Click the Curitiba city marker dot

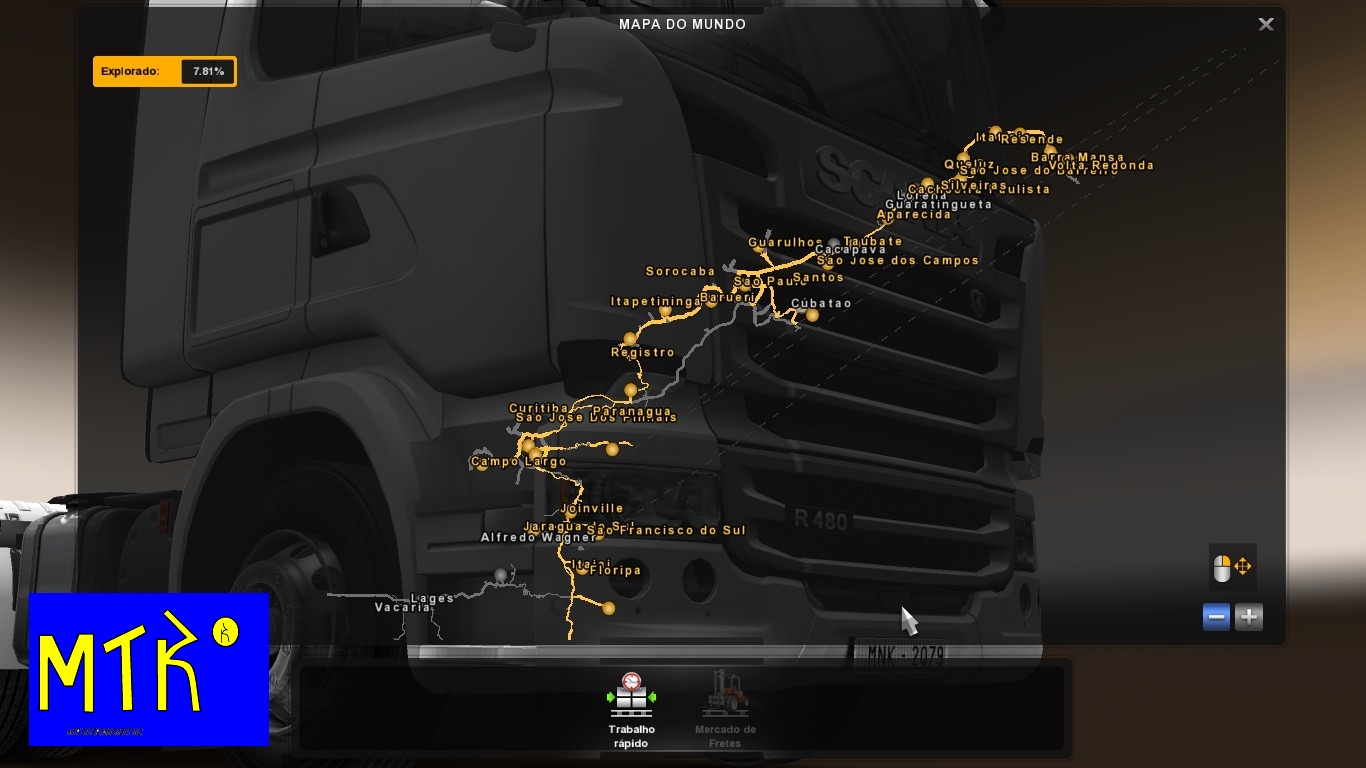tap(528, 446)
